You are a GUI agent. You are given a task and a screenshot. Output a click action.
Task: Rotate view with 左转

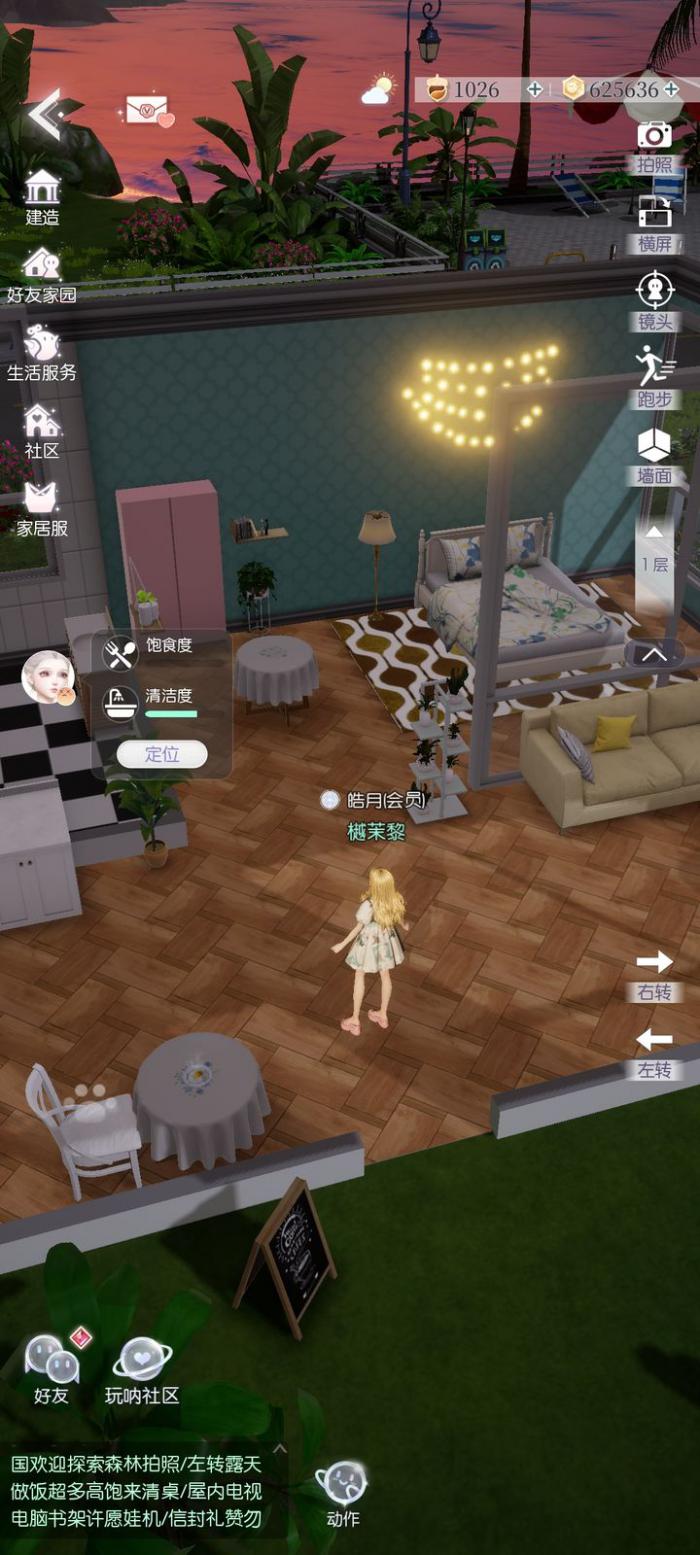pyautogui.click(x=655, y=1052)
